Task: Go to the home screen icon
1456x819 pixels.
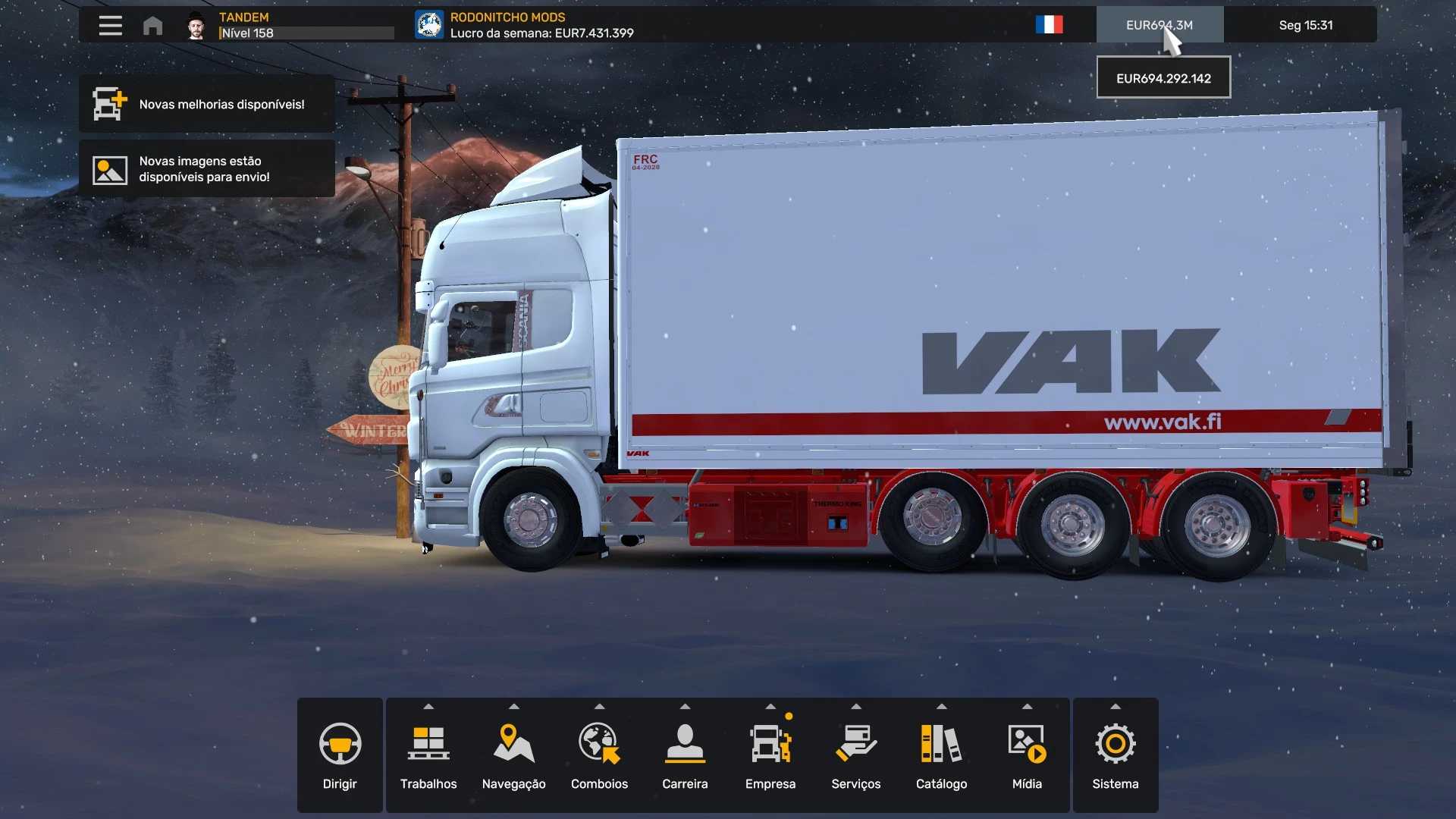Action: click(152, 26)
